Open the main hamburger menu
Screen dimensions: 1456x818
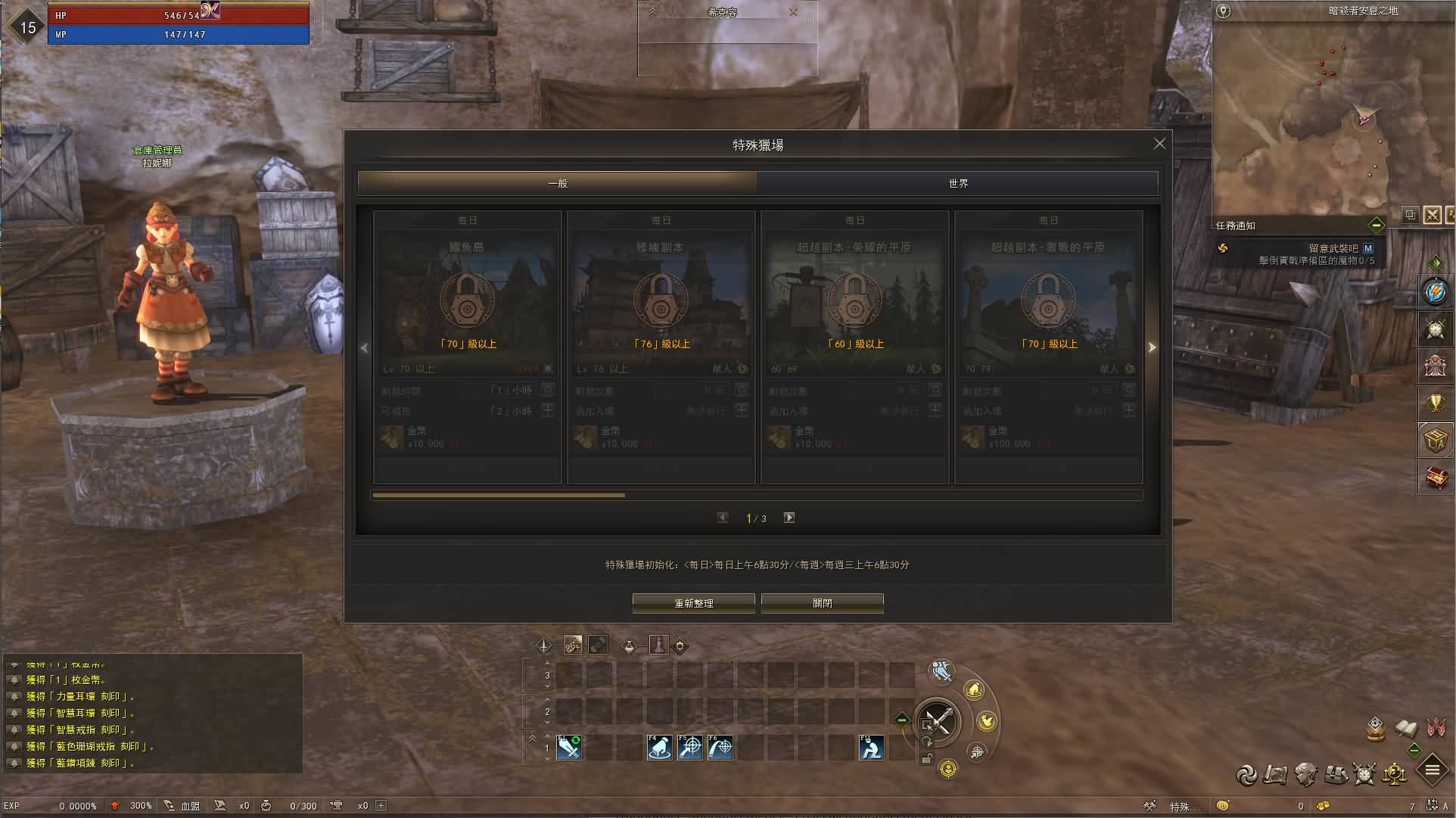coord(1432,771)
